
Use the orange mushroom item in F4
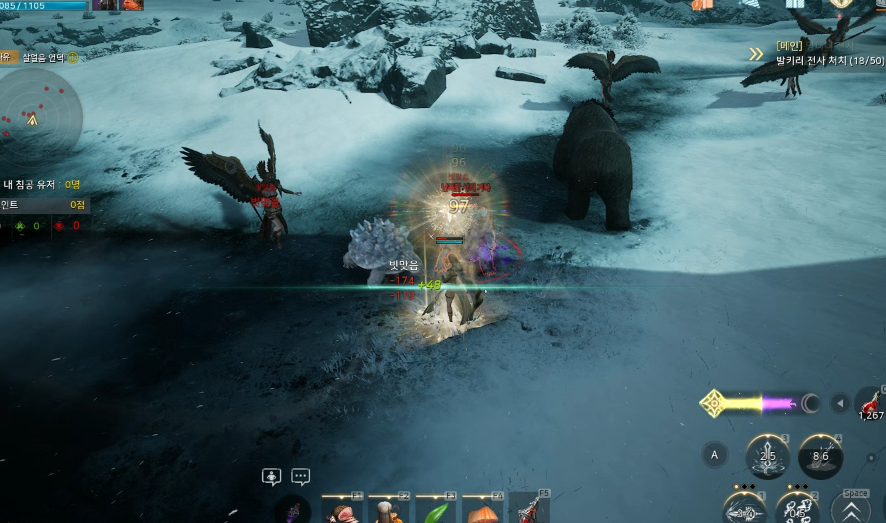[x=484, y=511]
